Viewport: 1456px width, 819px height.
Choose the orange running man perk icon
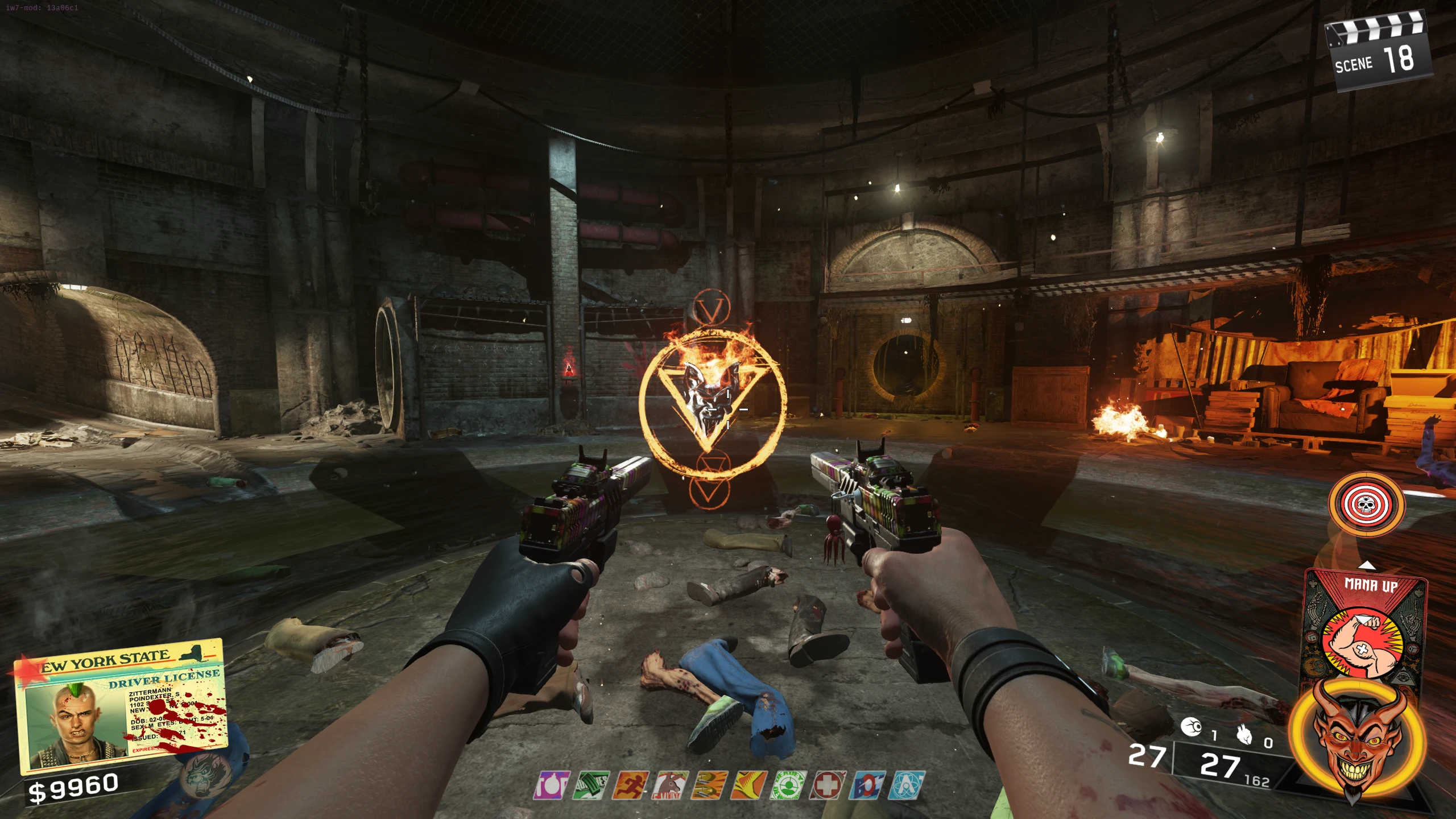coord(631,785)
